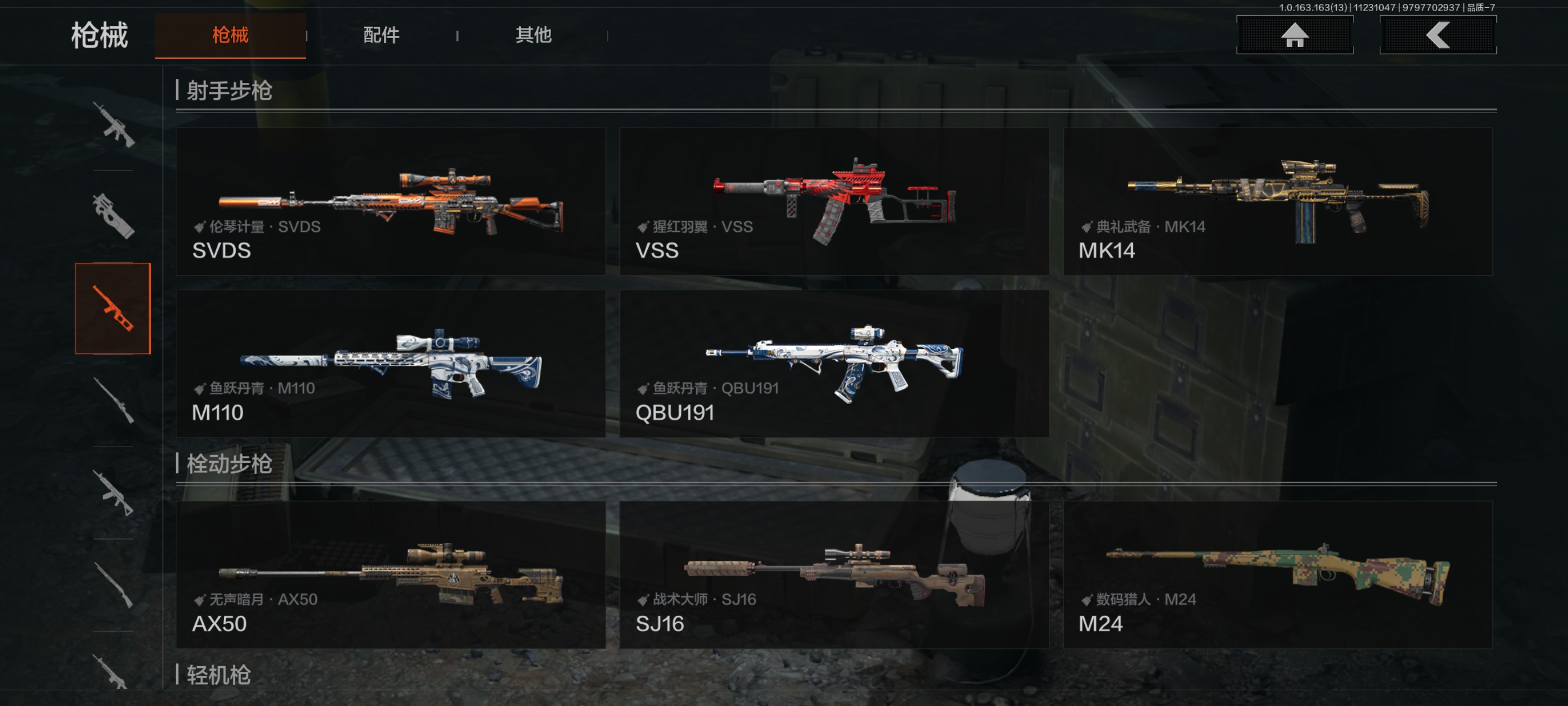This screenshot has height=706, width=1568.
Task: Switch to the 配件 tab
Action: tap(381, 35)
